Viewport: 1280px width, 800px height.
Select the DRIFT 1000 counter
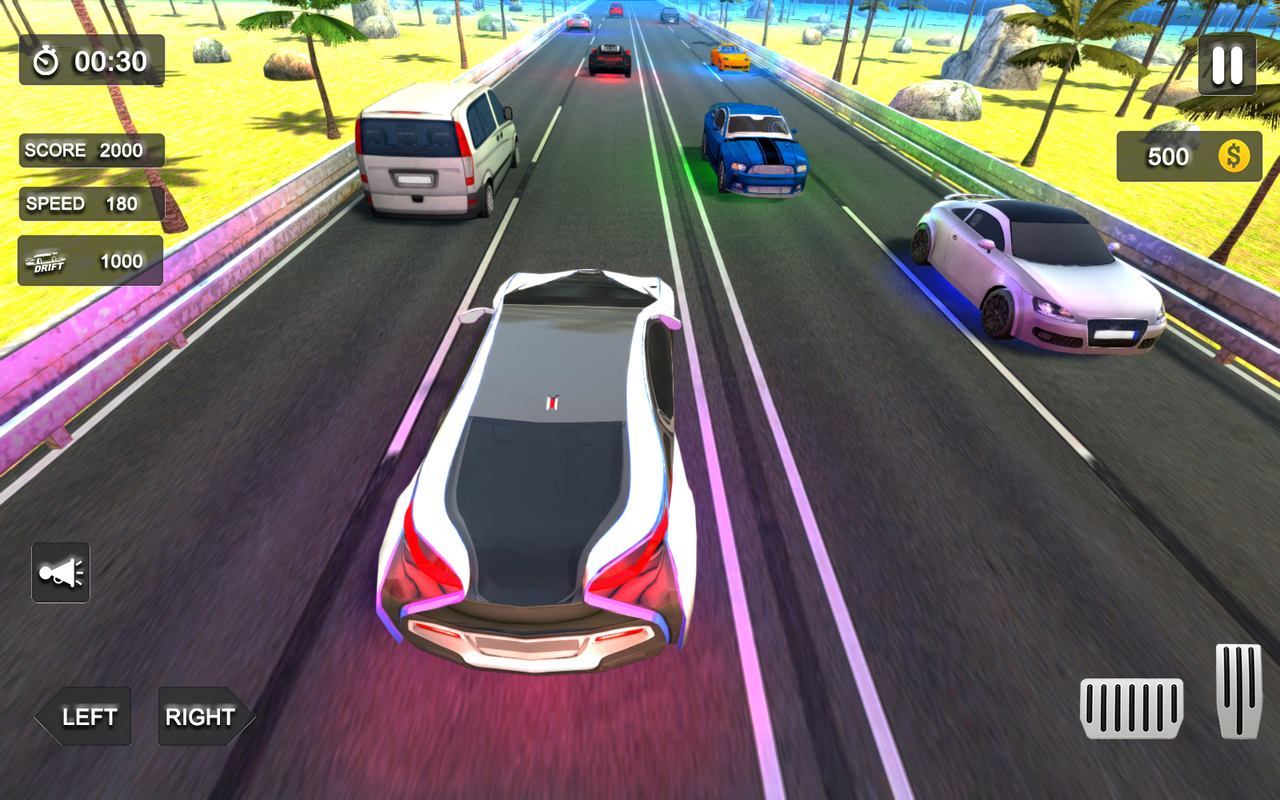tap(90, 260)
